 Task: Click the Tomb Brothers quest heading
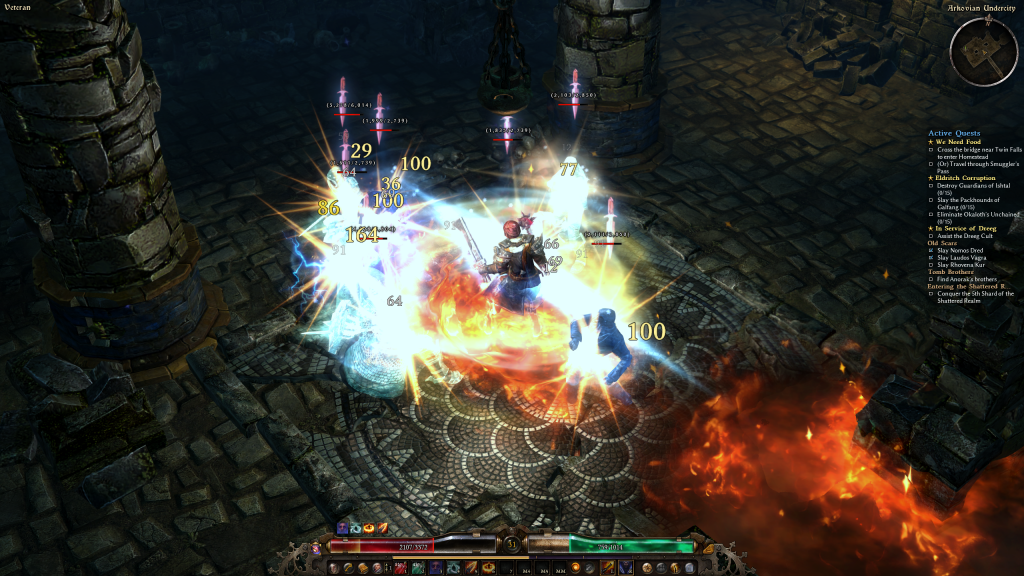949,271
